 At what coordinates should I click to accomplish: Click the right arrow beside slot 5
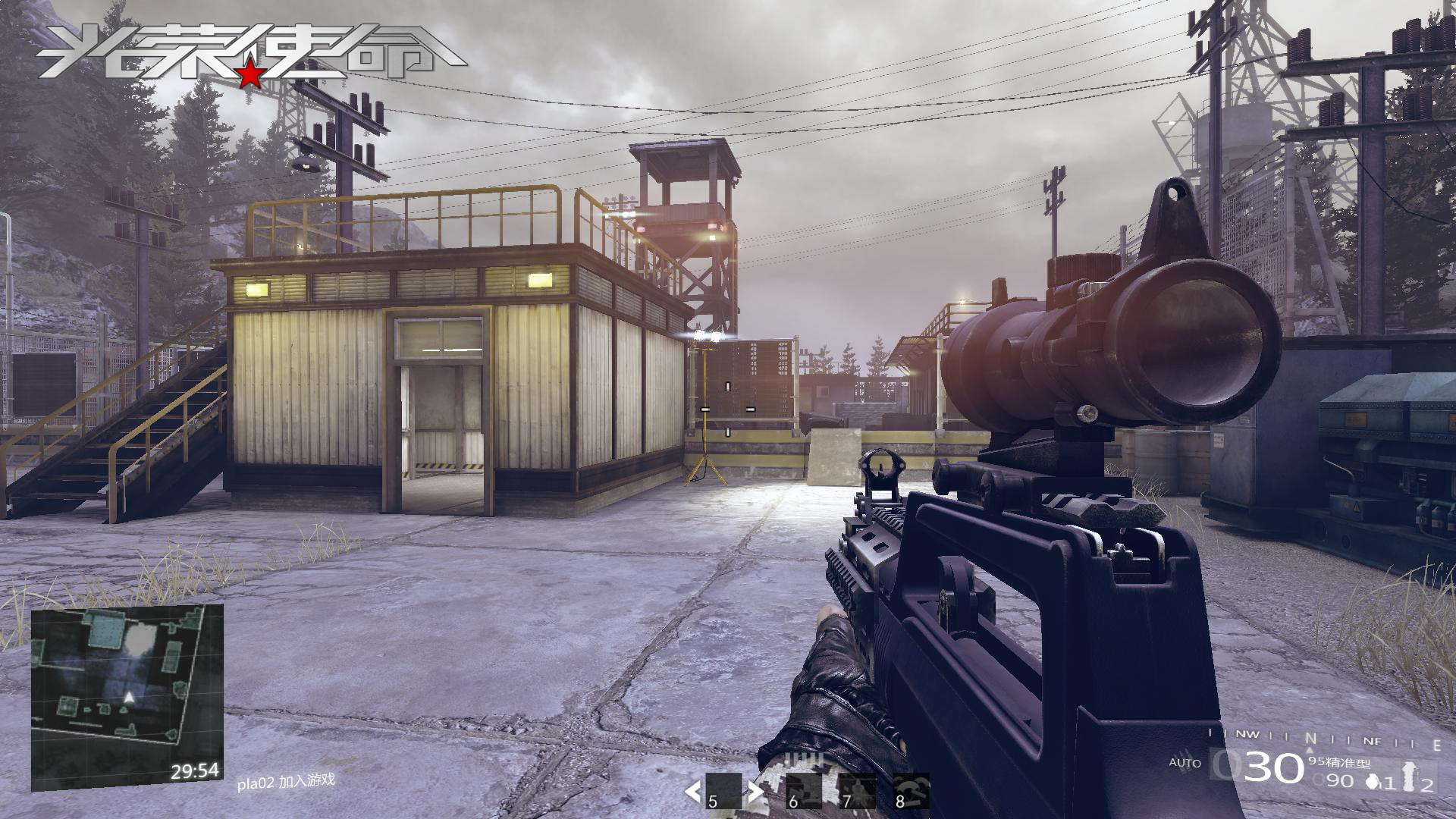coord(755,792)
